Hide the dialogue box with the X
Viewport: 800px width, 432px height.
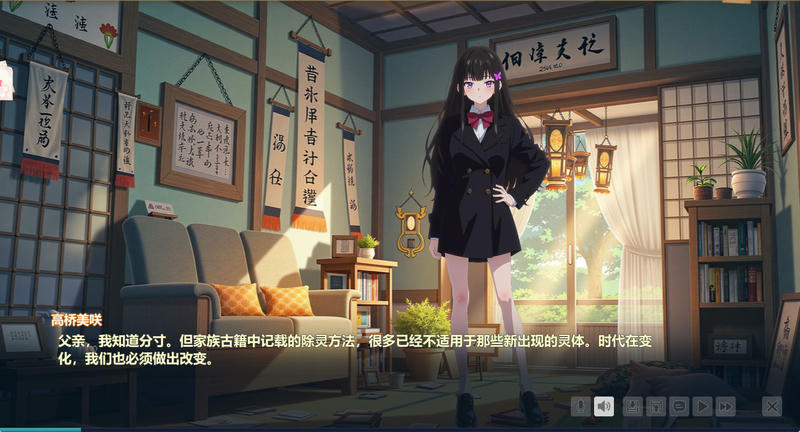(771, 406)
